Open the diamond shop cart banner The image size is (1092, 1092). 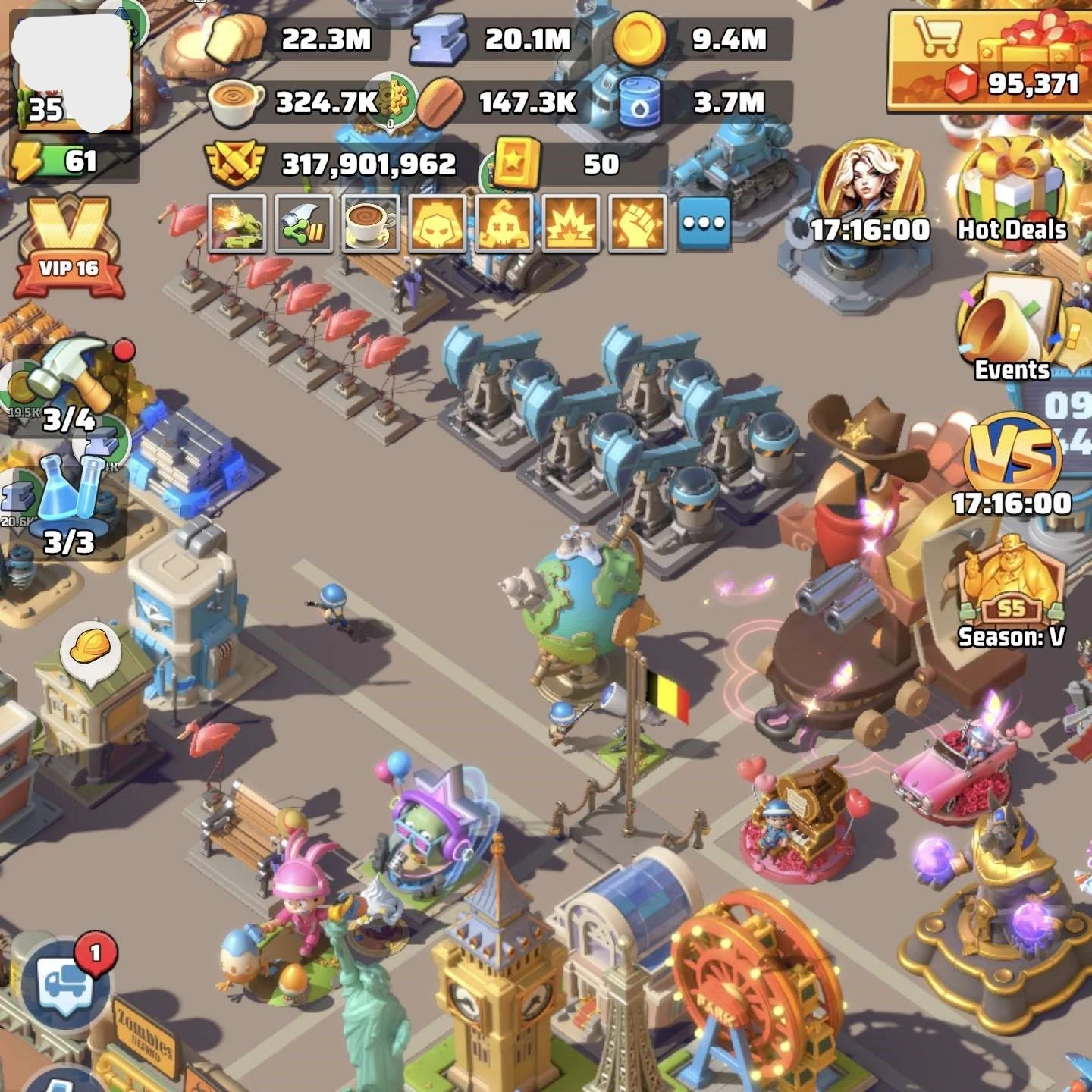(990, 61)
